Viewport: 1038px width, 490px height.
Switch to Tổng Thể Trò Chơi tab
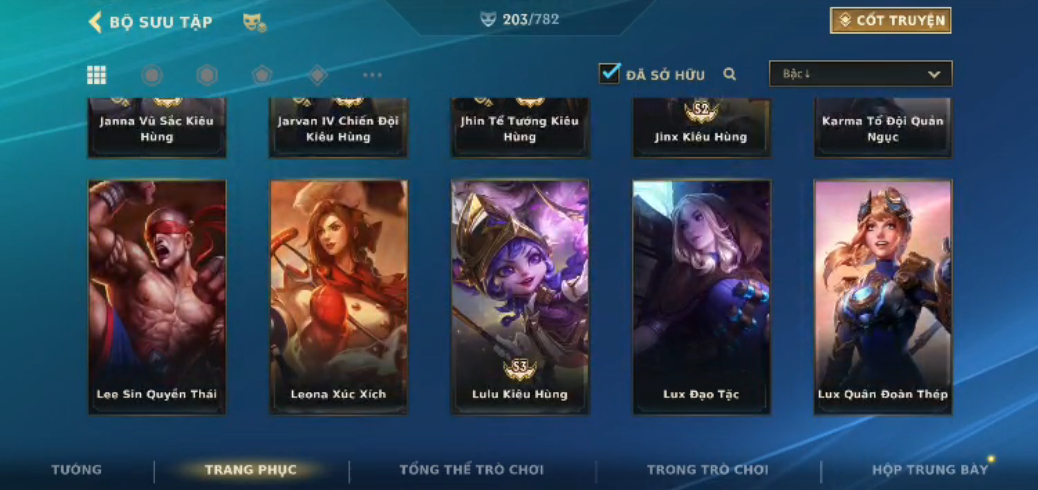pos(472,470)
